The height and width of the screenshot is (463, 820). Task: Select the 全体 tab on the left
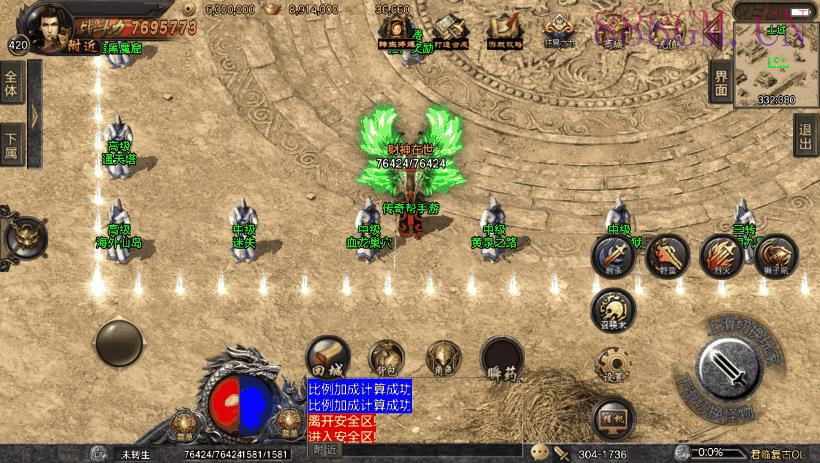(x=12, y=84)
